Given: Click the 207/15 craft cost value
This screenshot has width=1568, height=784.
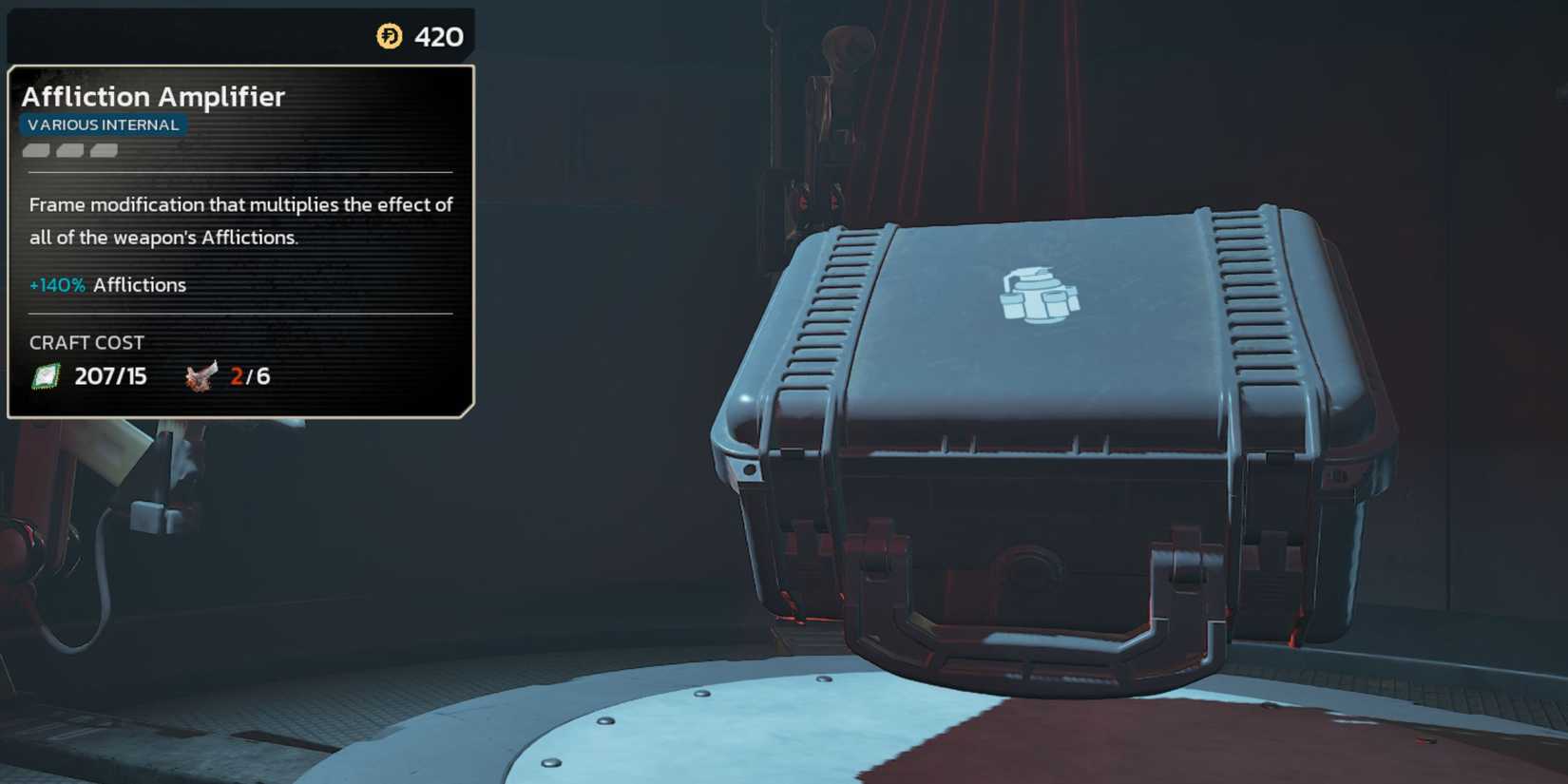Looking at the screenshot, I should pyautogui.click(x=109, y=374).
